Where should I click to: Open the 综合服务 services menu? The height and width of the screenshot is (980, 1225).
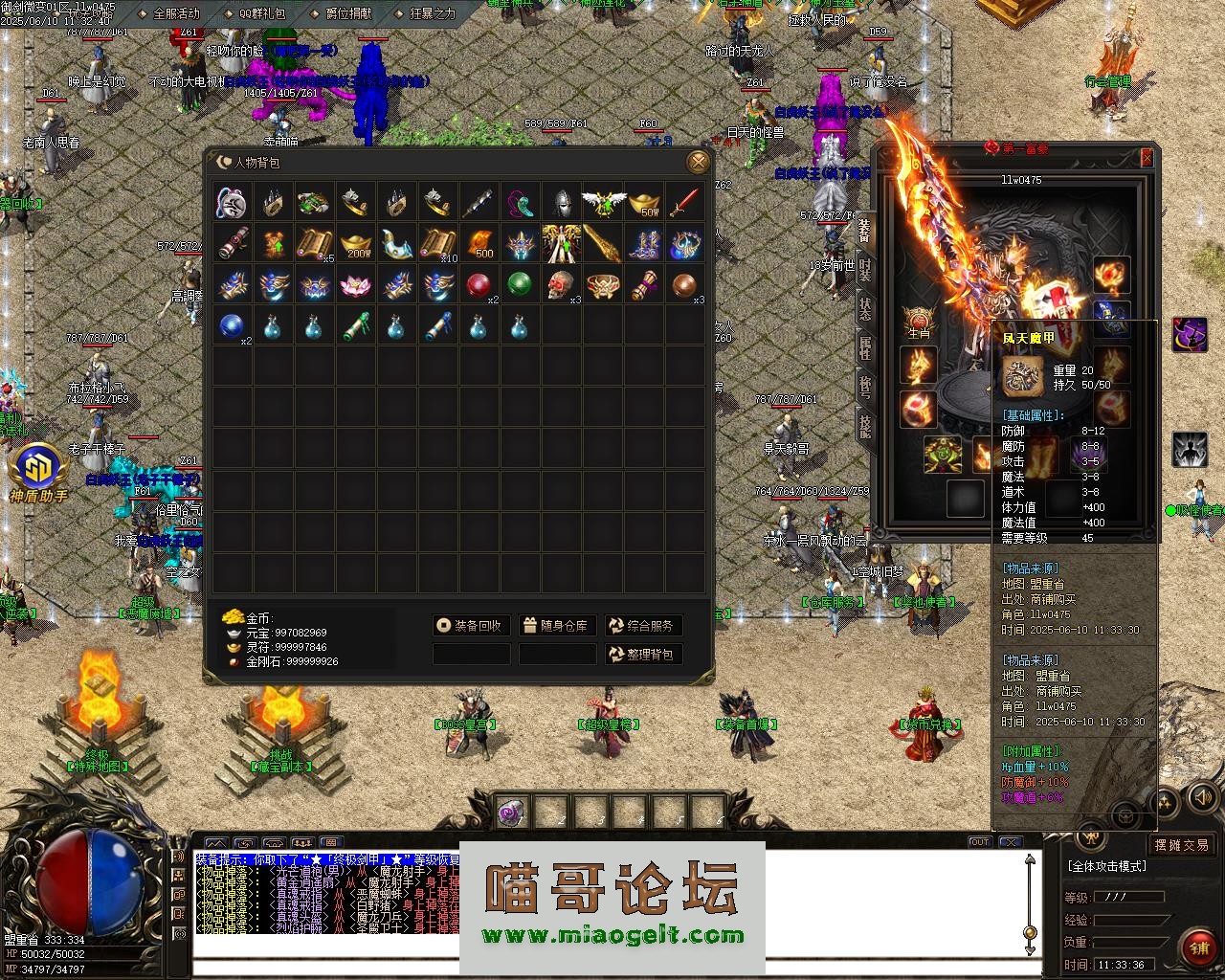point(642,626)
